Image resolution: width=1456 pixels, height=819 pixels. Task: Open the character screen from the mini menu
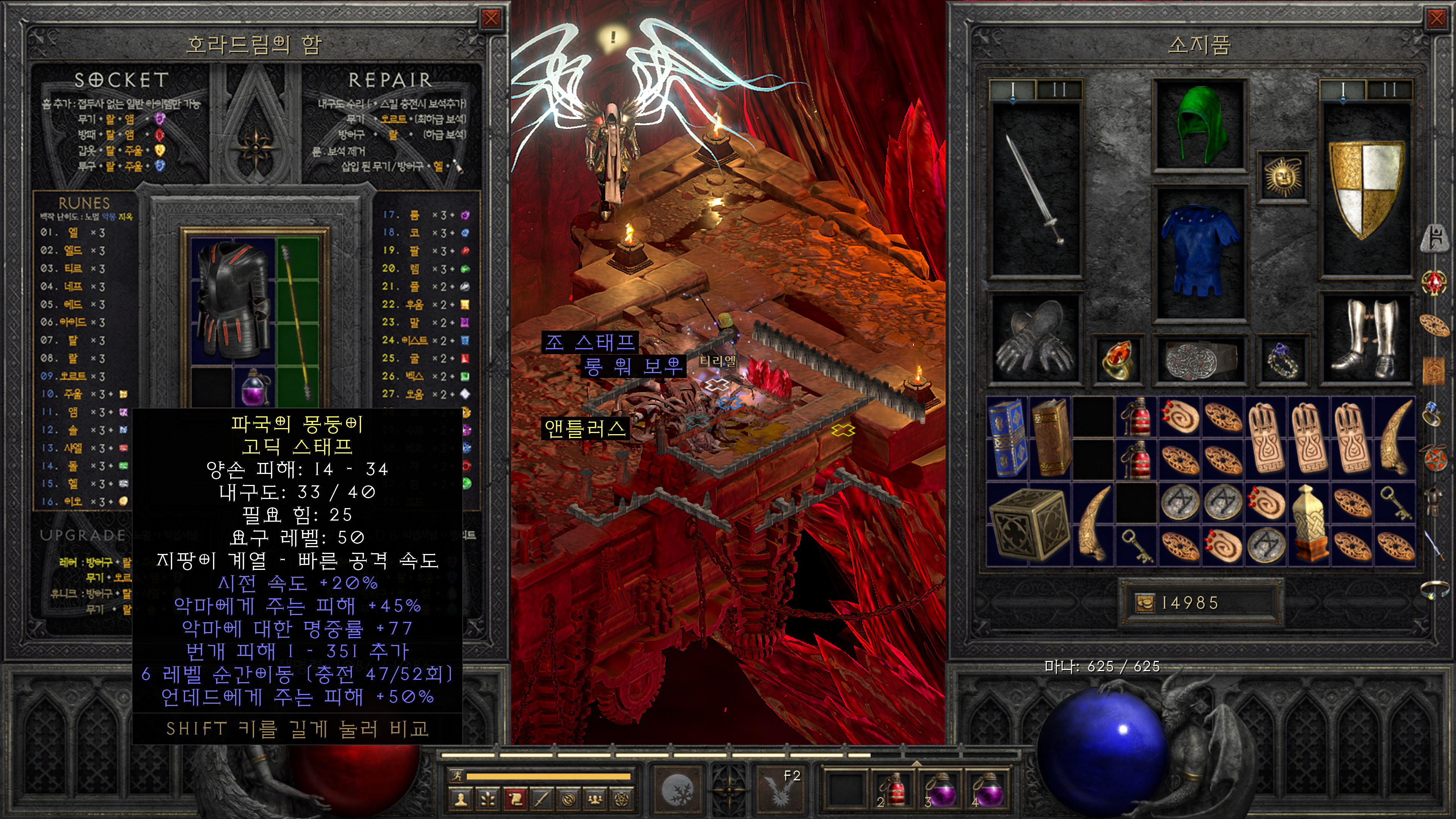461,799
